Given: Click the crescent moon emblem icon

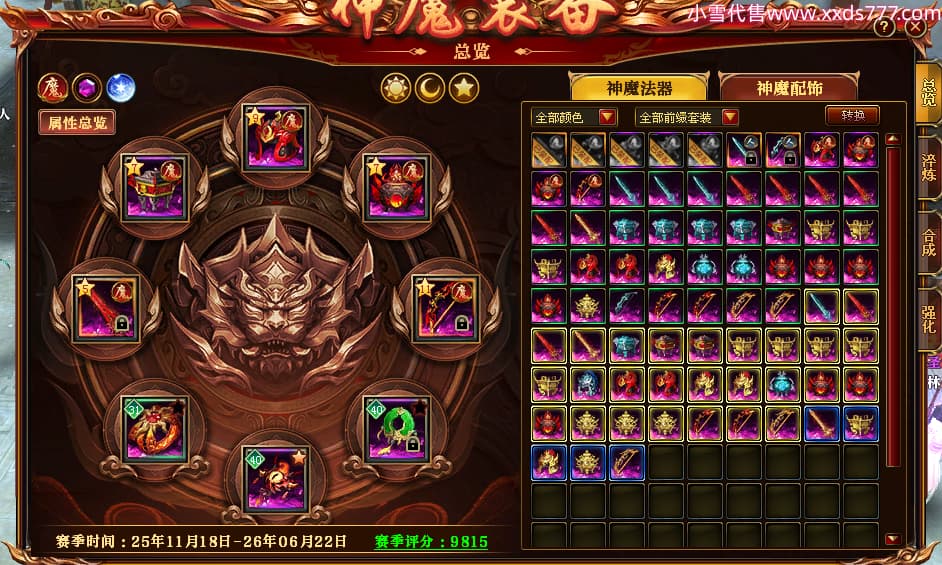Looking at the screenshot, I should click(x=430, y=88).
